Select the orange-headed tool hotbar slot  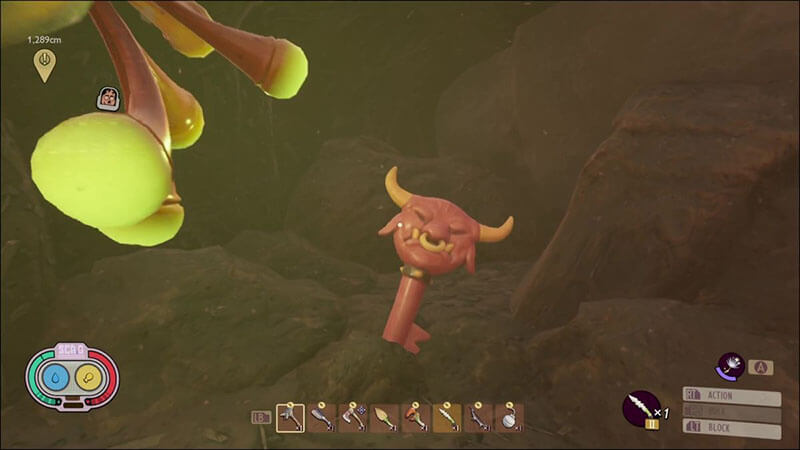coord(415,417)
